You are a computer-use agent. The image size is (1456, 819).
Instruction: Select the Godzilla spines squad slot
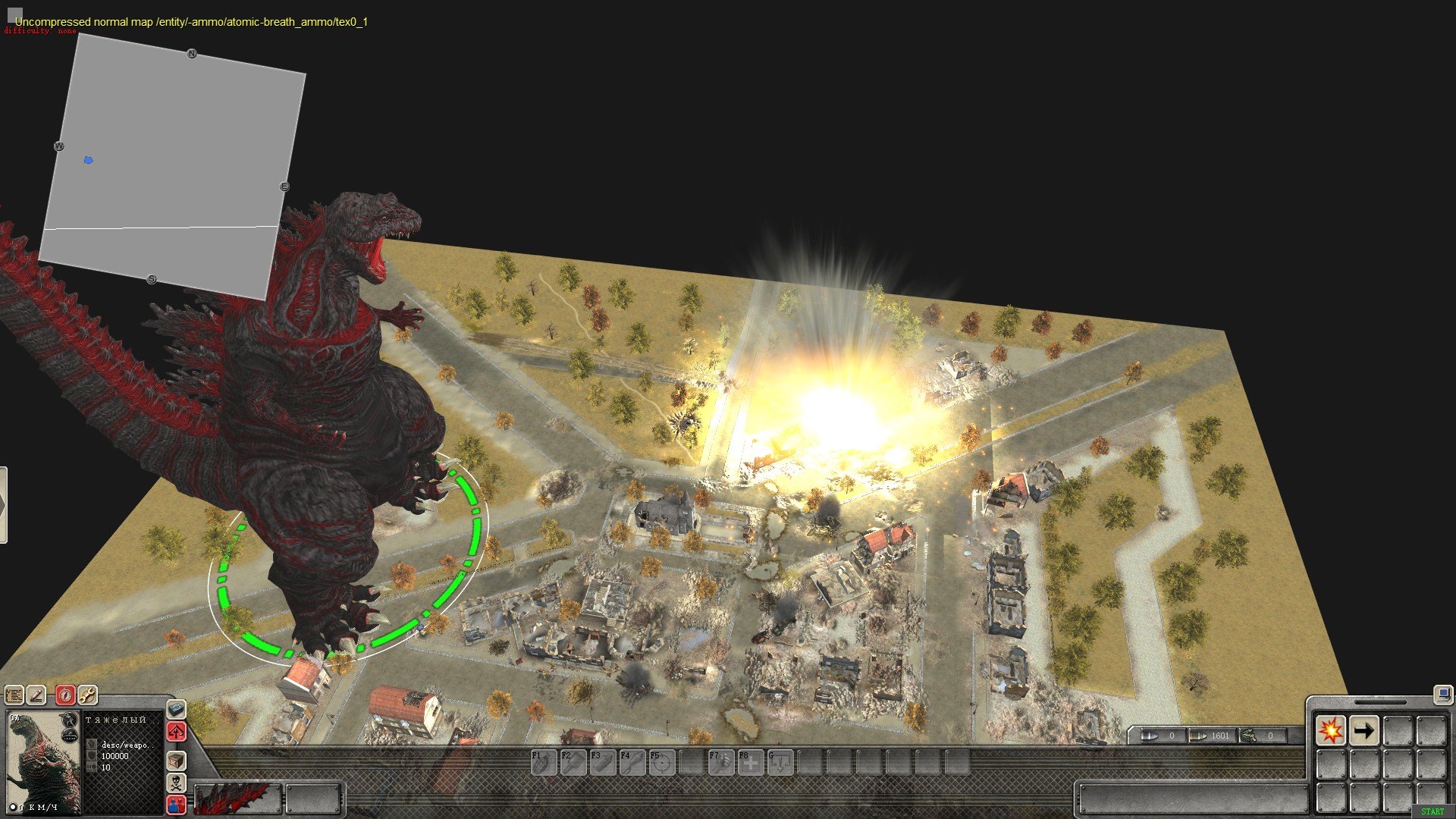coord(237,799)
